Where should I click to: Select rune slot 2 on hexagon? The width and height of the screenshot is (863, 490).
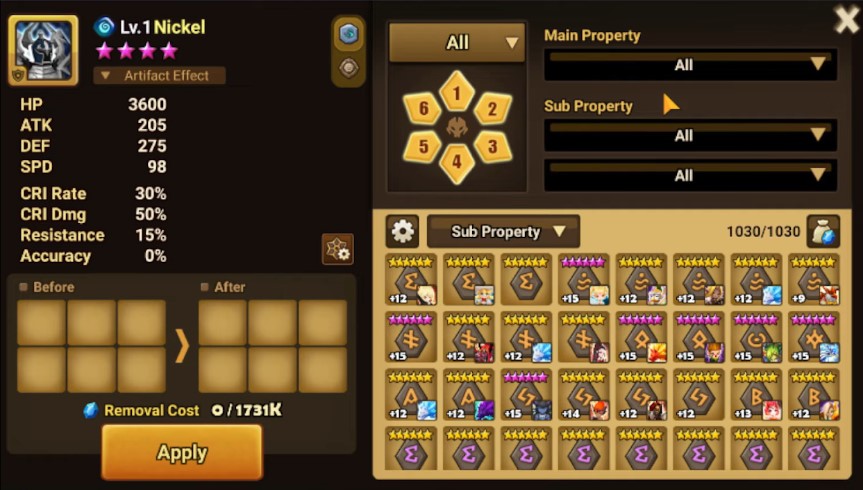[x=491, y=109]
